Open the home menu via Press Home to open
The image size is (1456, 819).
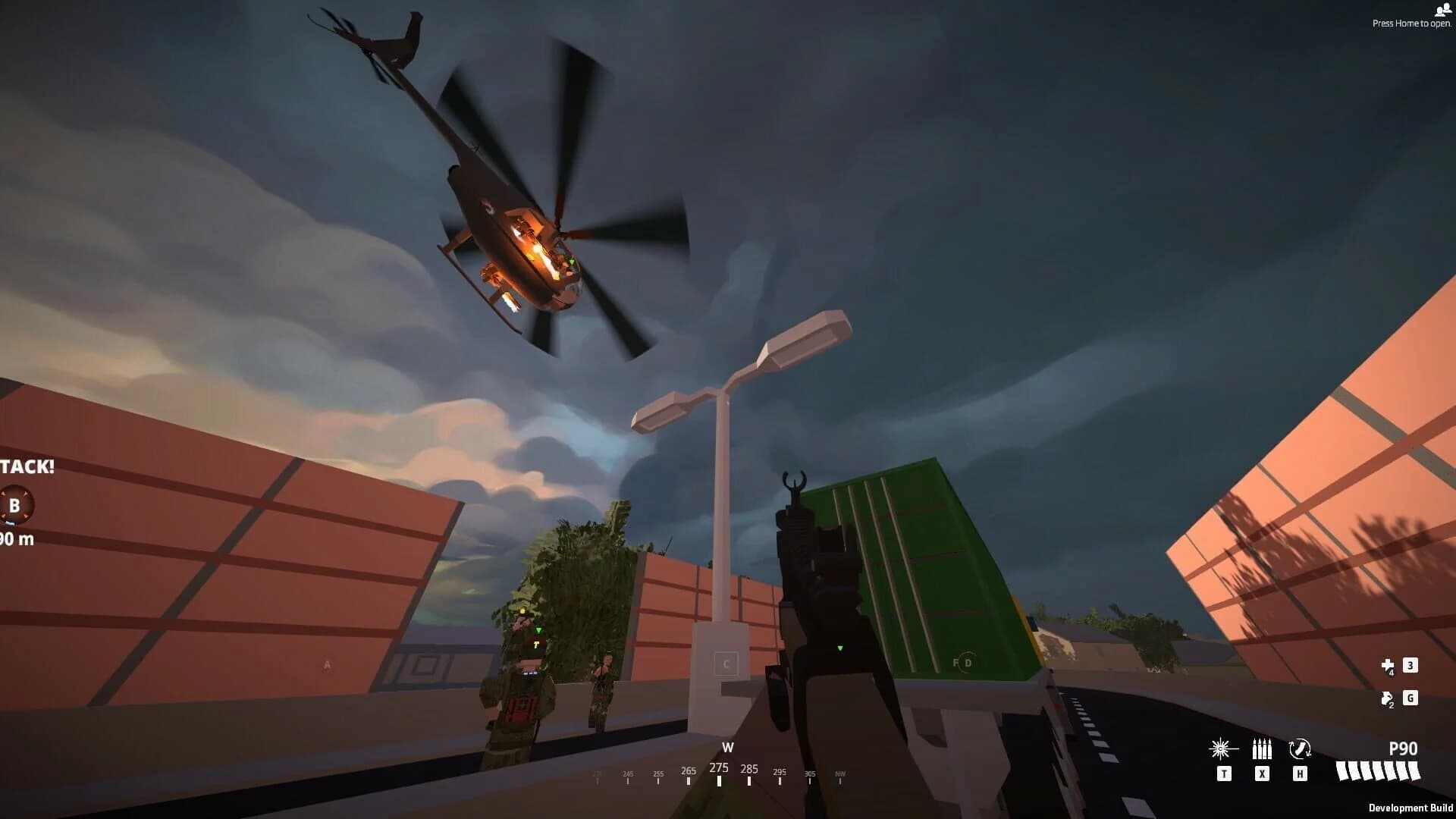point(1410,23)
